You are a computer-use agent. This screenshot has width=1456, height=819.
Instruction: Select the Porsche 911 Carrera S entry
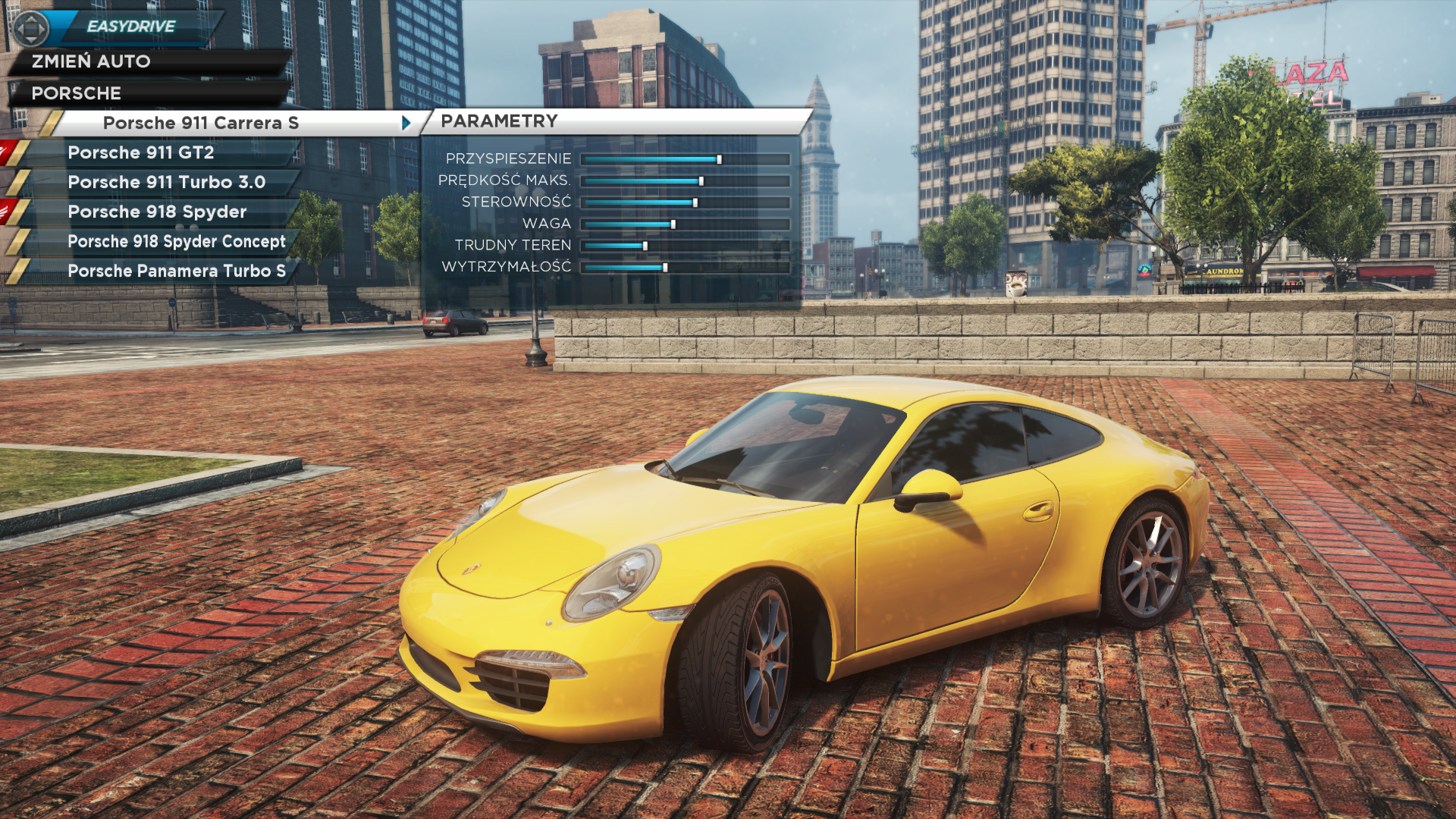tap(201, 123)
